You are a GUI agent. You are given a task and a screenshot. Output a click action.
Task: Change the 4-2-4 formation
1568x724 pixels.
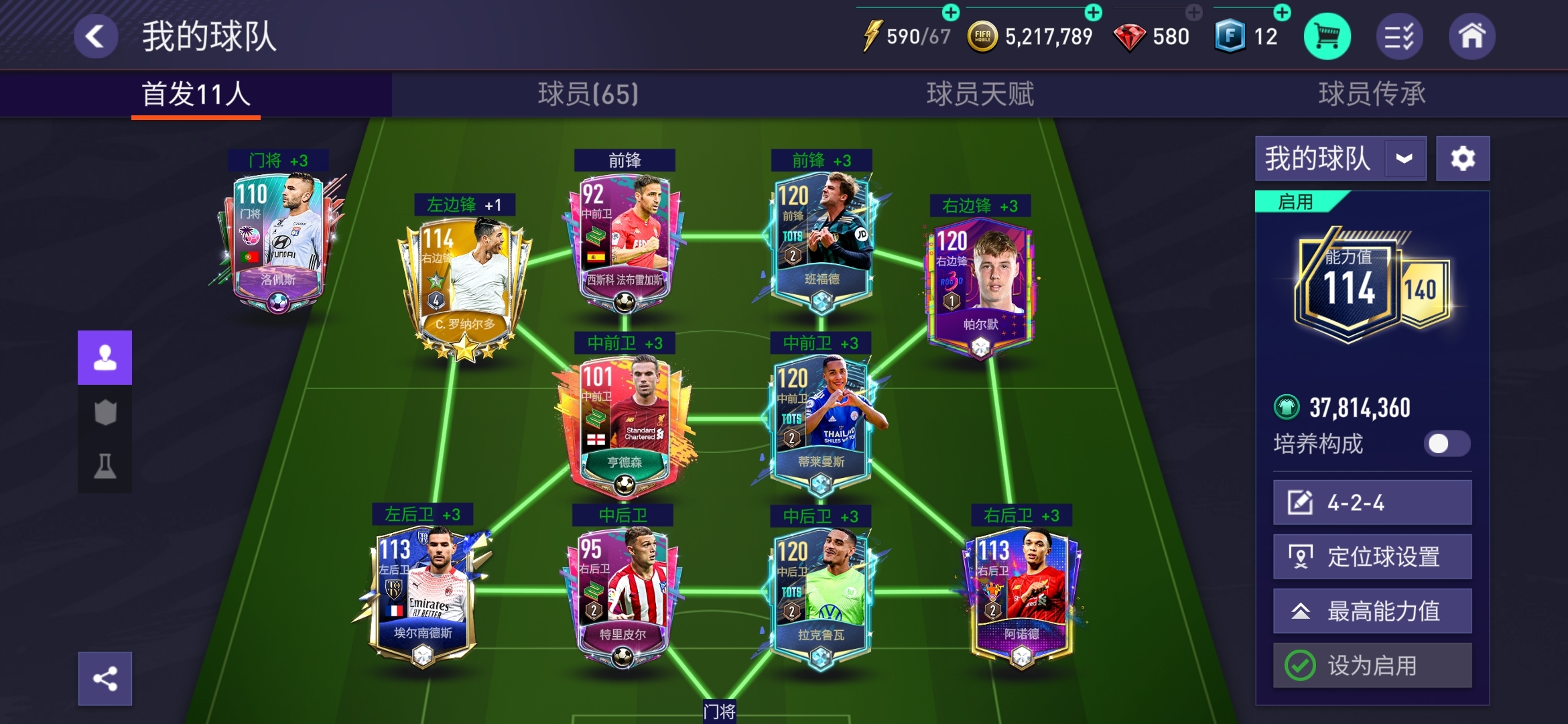tap(1372, 503)
